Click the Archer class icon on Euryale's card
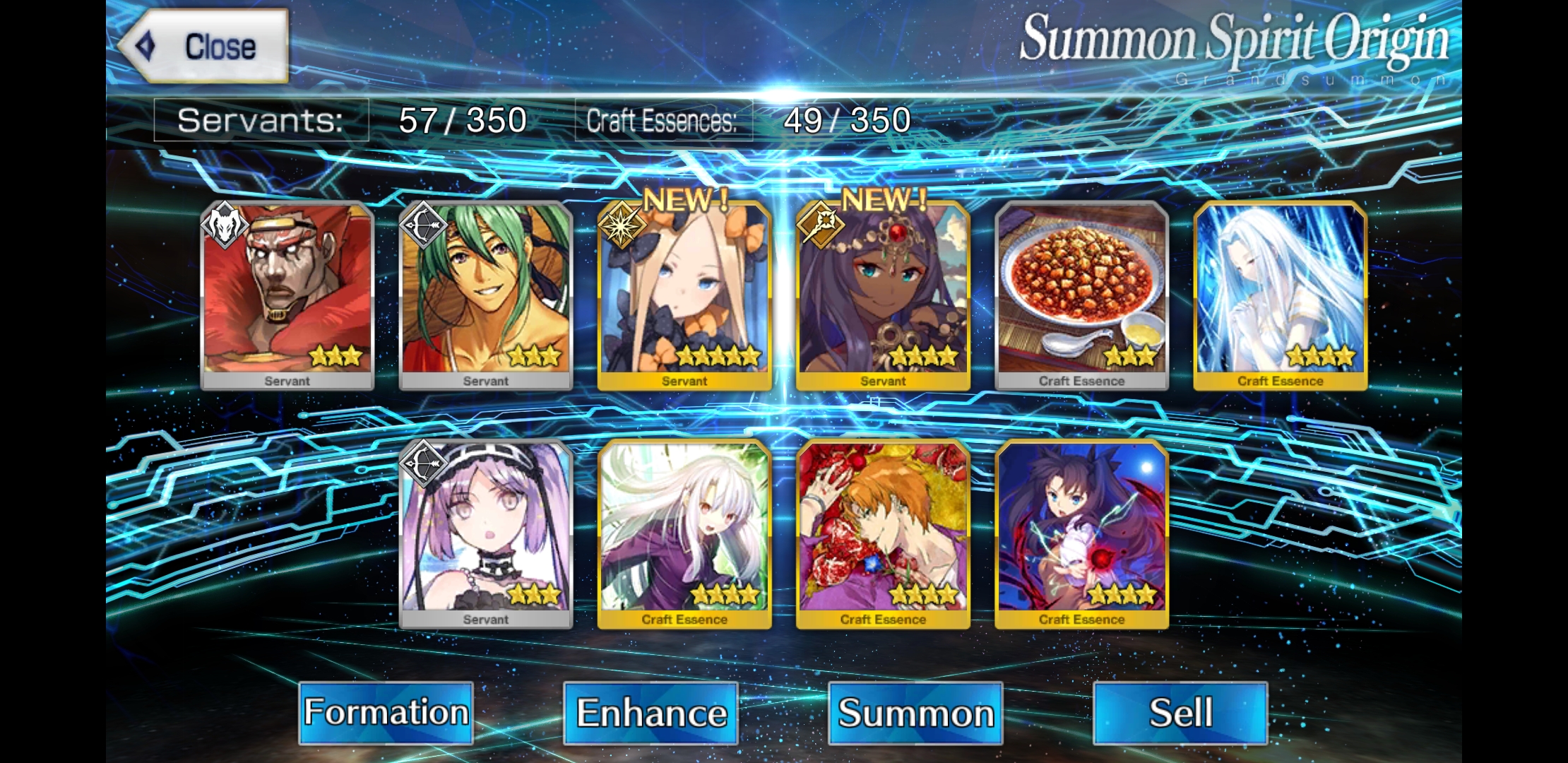The image size is (1568, 763). tap(423, 464)
